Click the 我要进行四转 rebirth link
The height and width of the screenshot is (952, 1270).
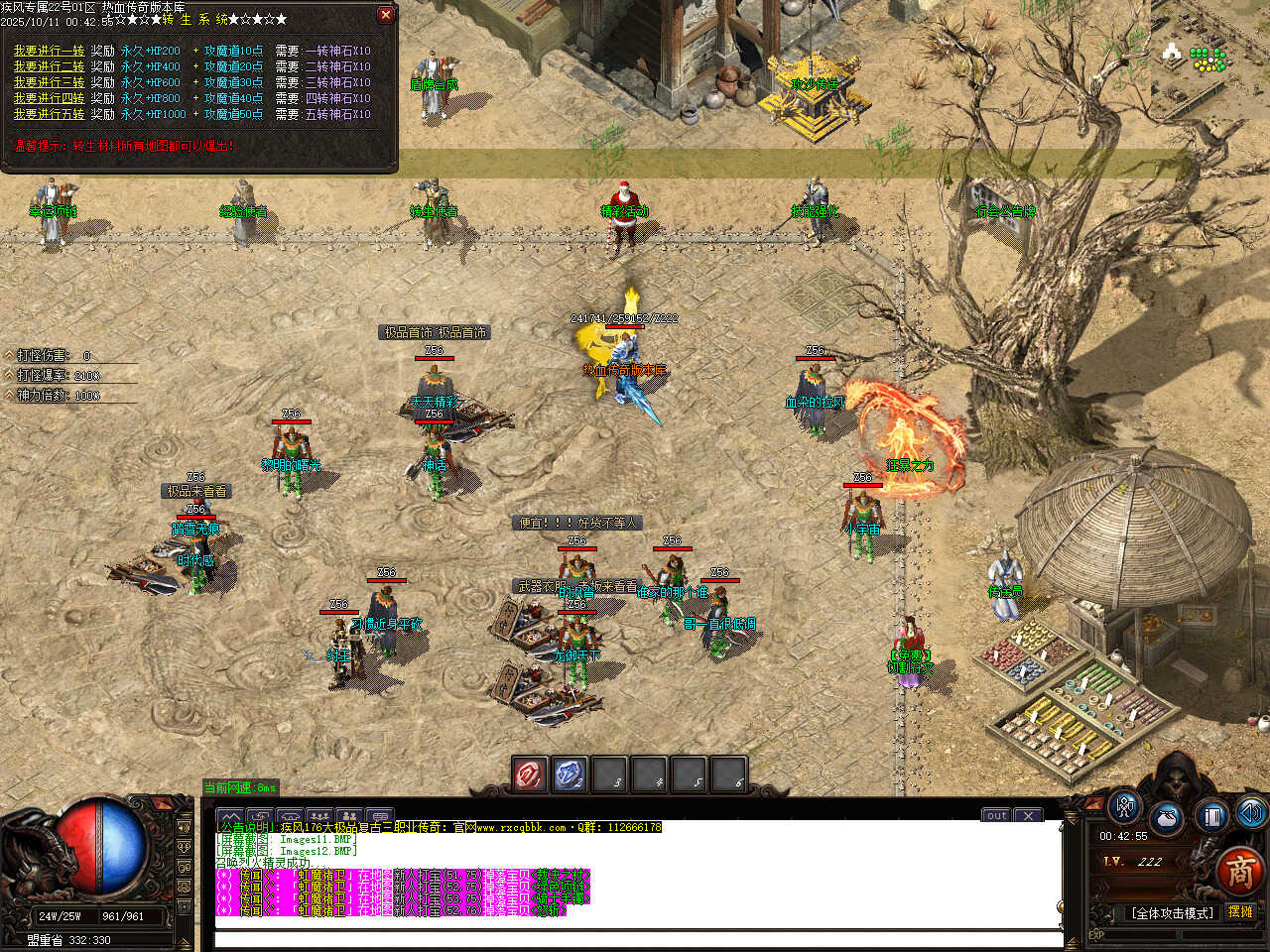click(49, 98)
